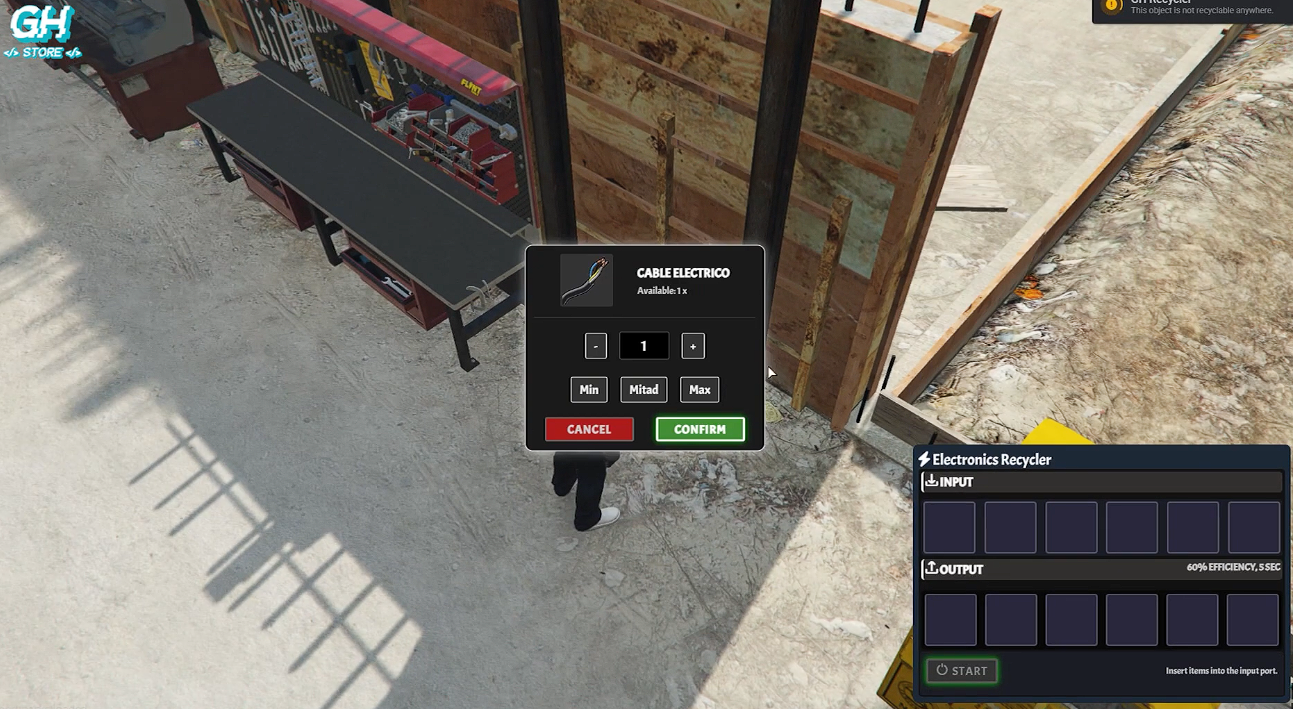The width and height of the screenshot is (1293, 709).
Task: Select the Cable Electrico item icon
Action: pos(586,280)
